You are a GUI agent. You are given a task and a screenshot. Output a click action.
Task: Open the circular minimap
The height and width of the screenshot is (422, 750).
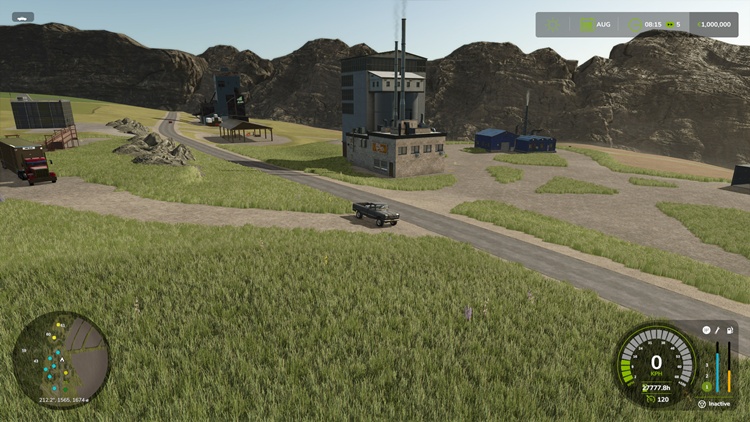click(61, 360)
